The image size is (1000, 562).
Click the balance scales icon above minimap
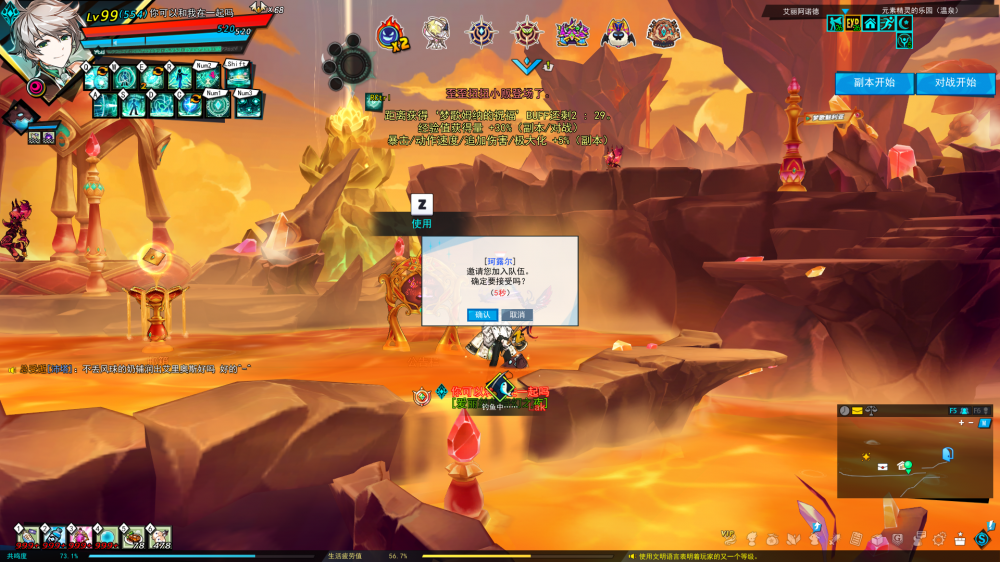pyautogui.click(x=870, y=411)
